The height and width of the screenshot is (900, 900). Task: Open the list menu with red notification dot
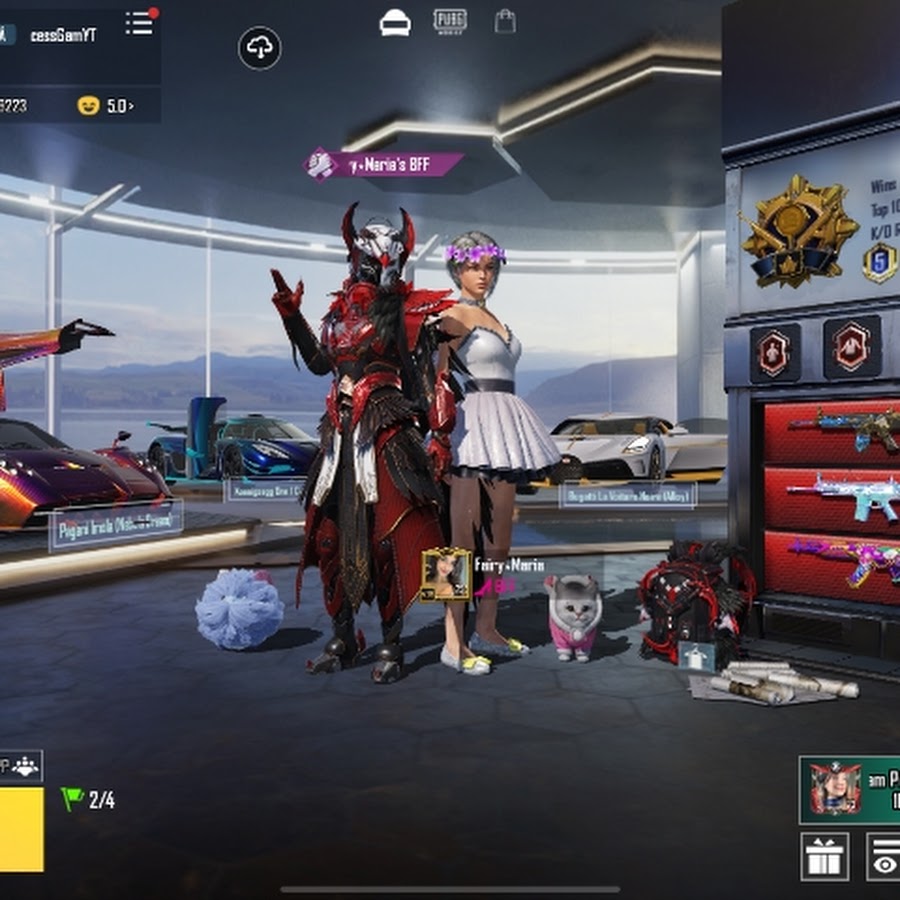click(140, 23)
